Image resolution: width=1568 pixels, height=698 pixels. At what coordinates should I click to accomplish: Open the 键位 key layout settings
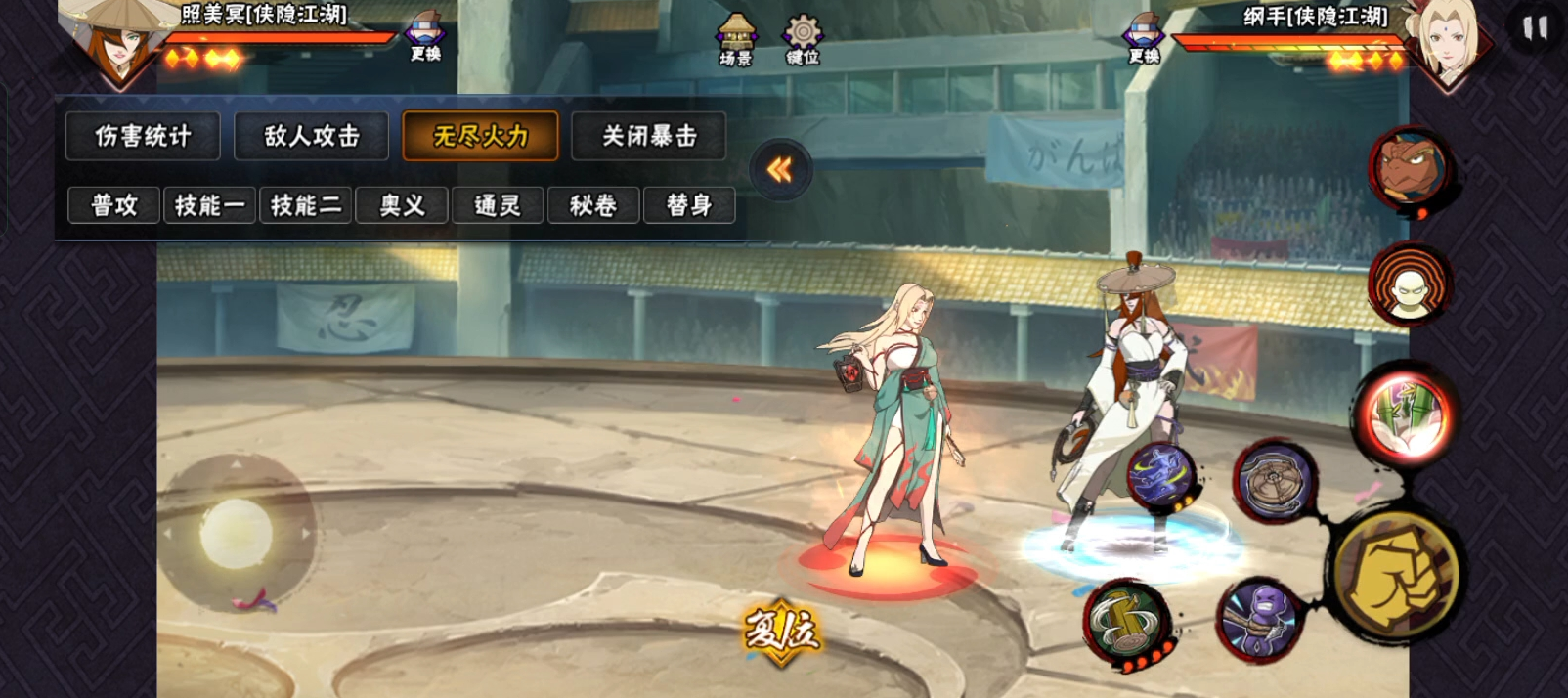[x=802, y=40]
